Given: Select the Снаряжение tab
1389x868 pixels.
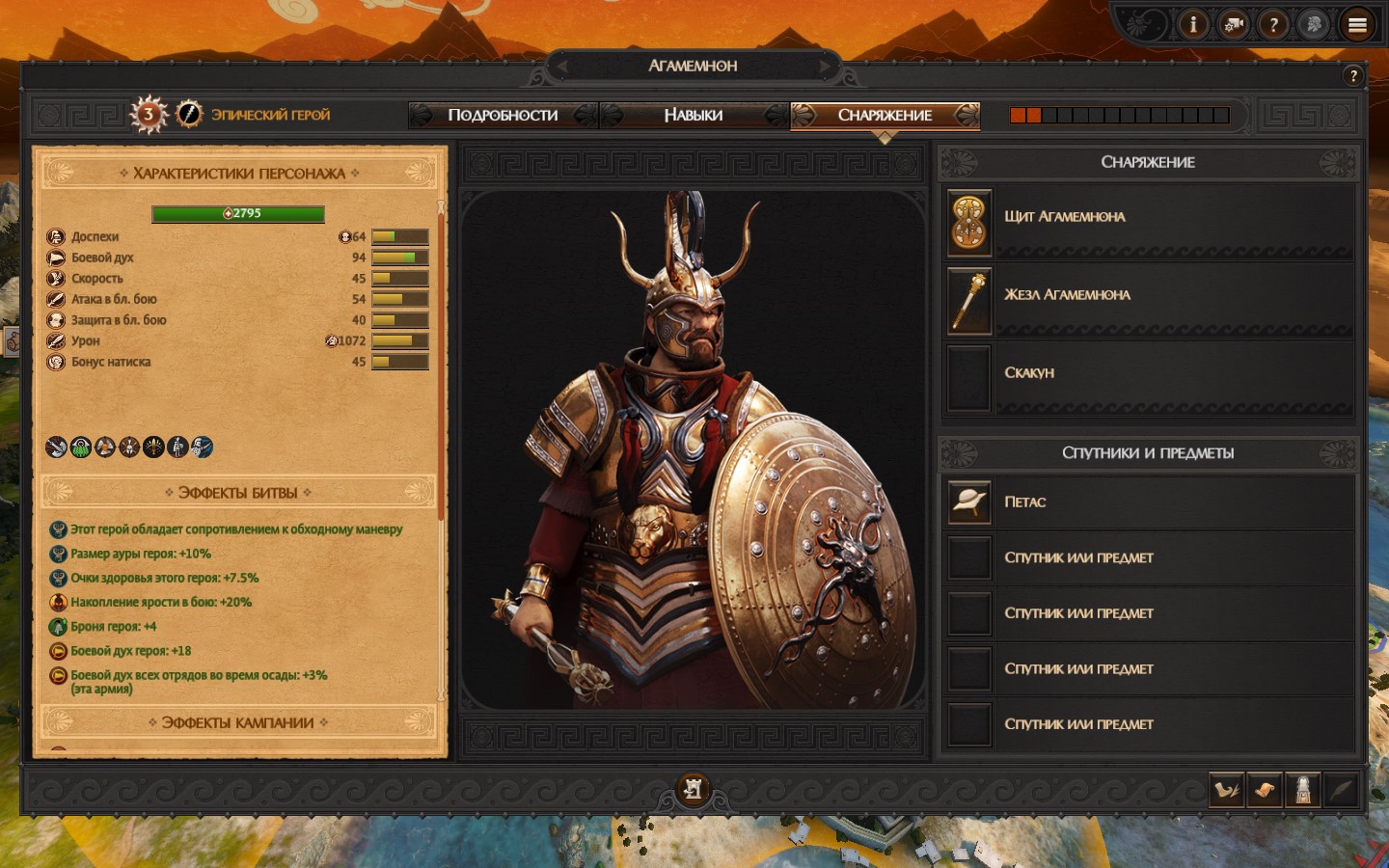Looking at the screenshot, I should click(885, 115).
